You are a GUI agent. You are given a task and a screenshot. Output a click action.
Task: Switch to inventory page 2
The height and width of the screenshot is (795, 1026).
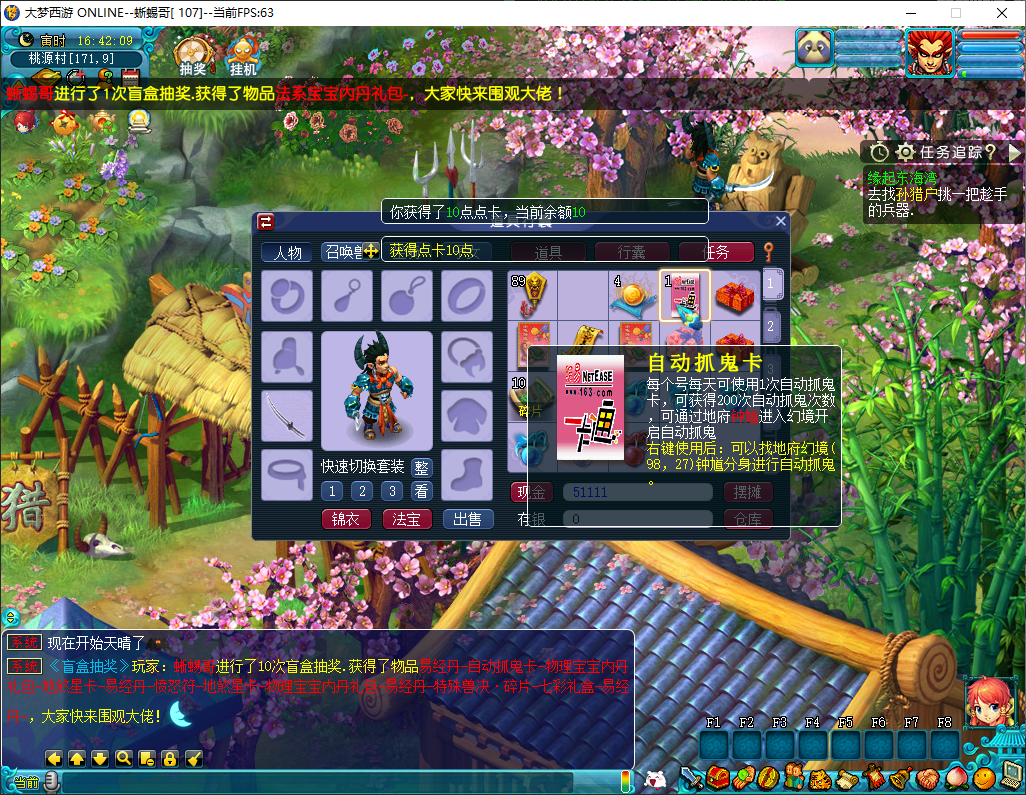[x=771, y=325]
